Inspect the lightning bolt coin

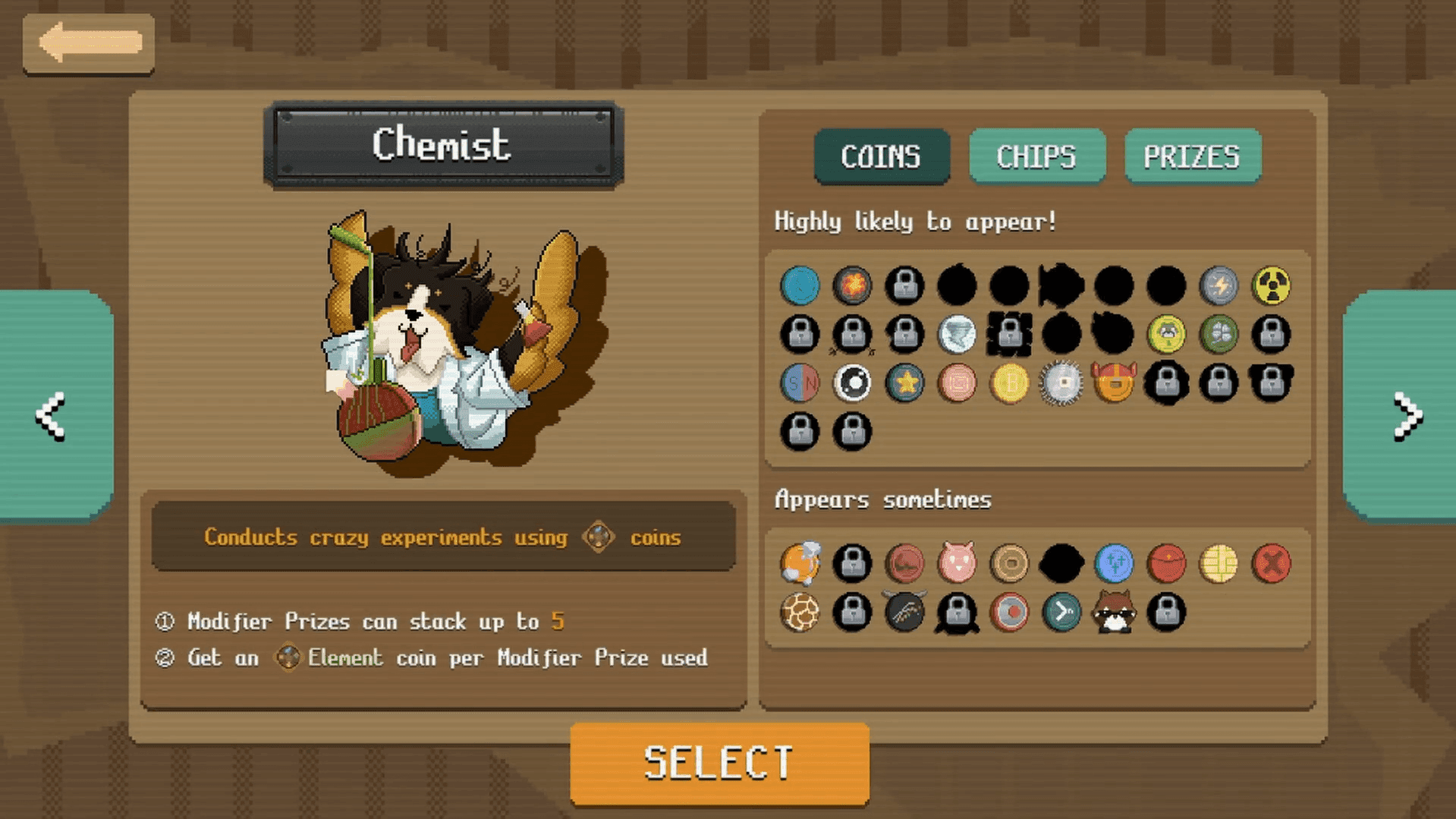point(1219,285)
